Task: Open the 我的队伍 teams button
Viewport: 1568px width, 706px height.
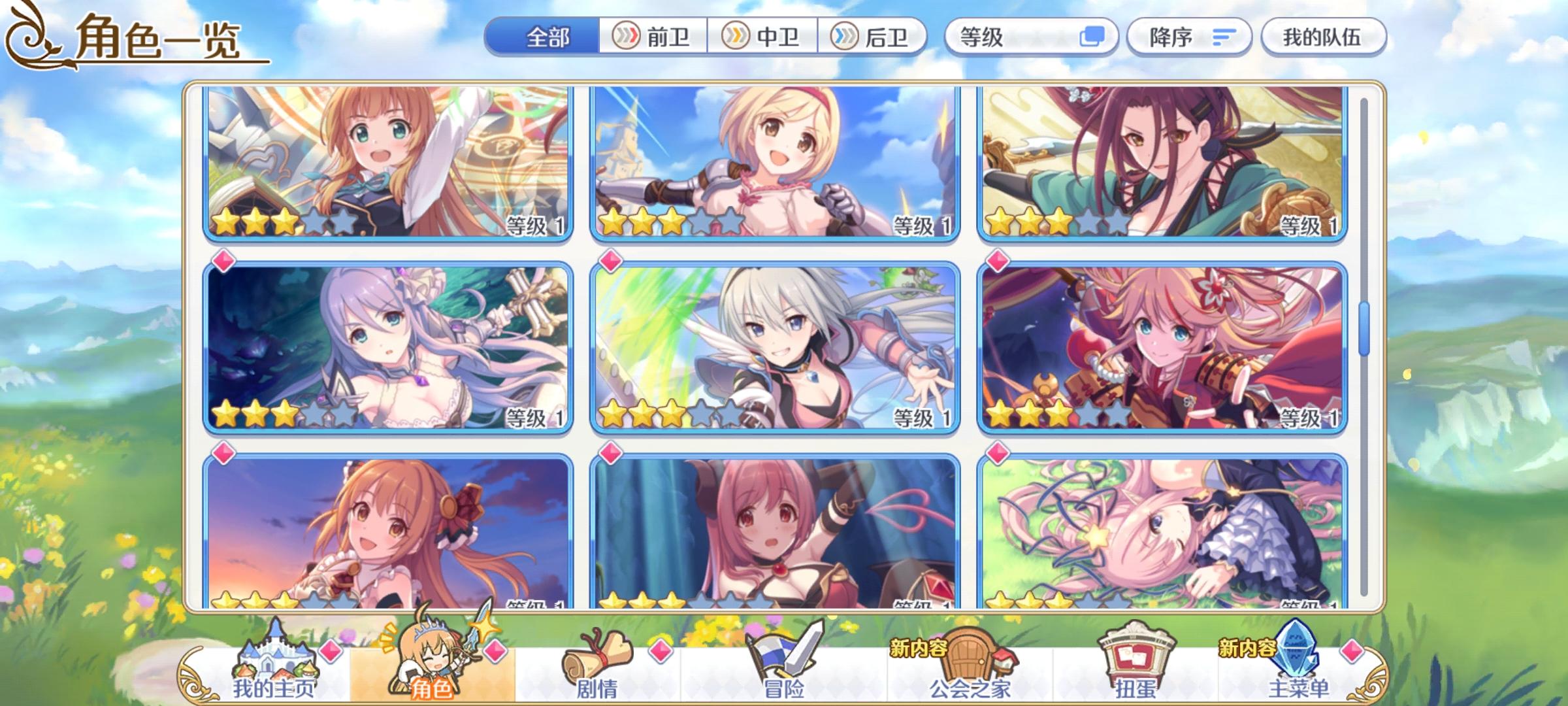Action: point(1323,37)
